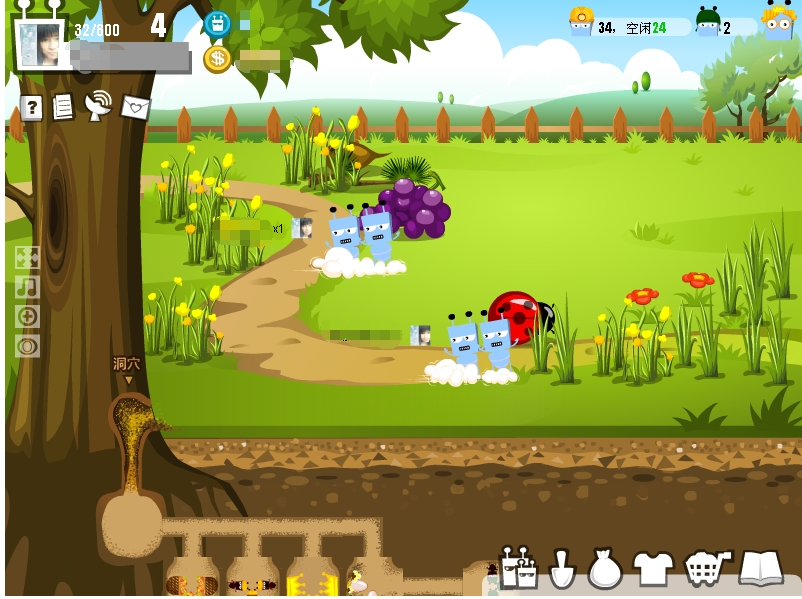Open the player avatar profile
802x599 pixels.
(x=40, y=44)
